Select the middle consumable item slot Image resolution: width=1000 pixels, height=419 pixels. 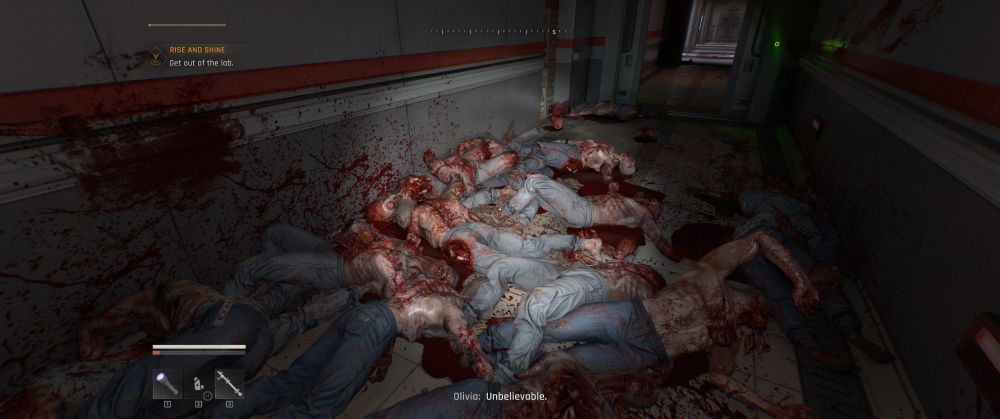coord(198,384)
